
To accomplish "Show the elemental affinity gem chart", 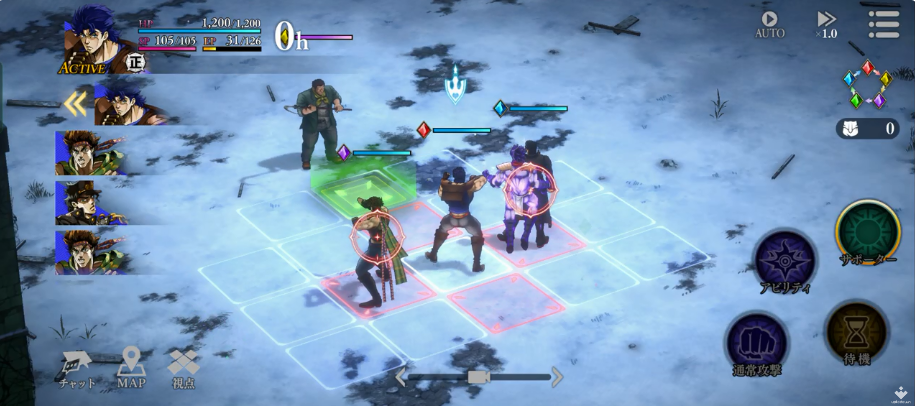I will [866, 85].
